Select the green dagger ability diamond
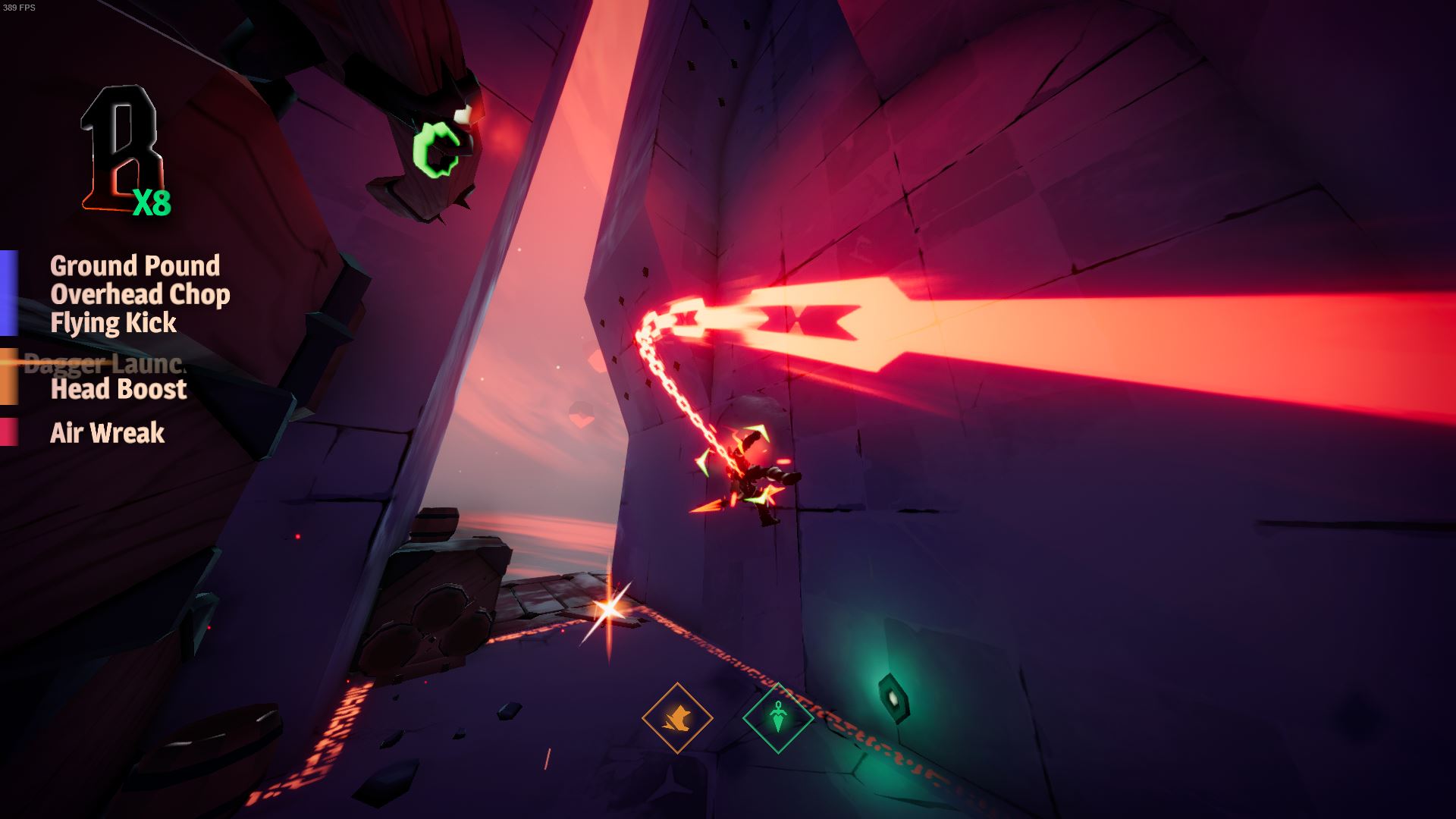This screenshot has width=1456, height=819. pos(777,717)
